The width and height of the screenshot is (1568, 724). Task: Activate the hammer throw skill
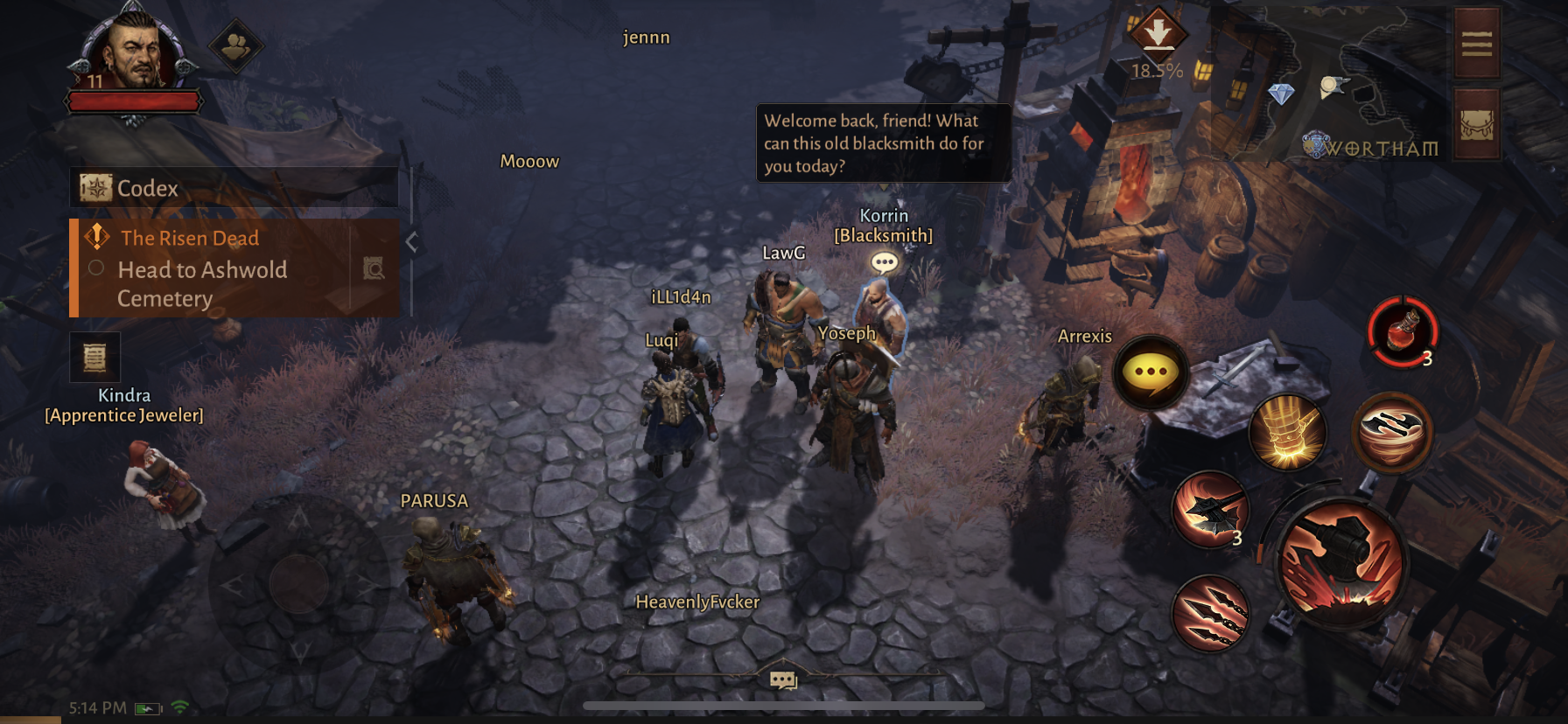1211,511
